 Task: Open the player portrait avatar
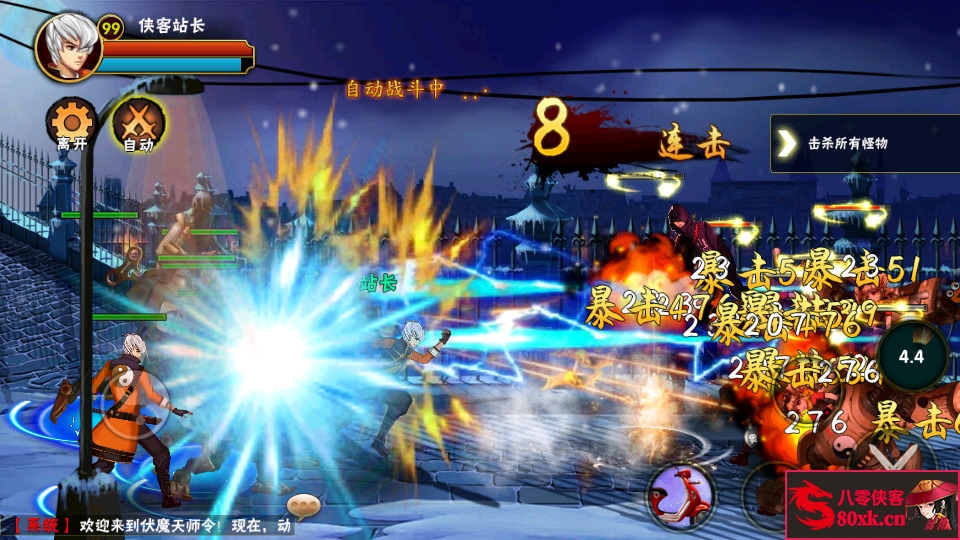pos(69,45)
